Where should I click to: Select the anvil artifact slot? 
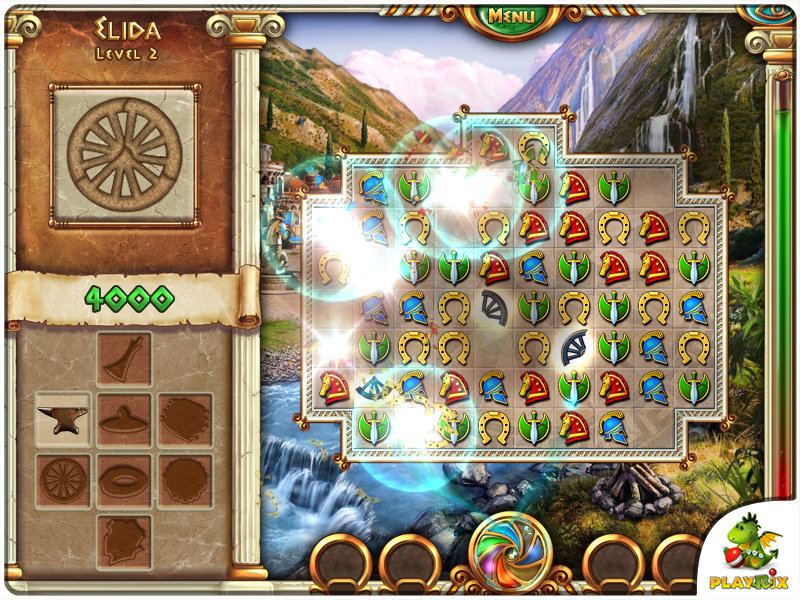point(62,419)
